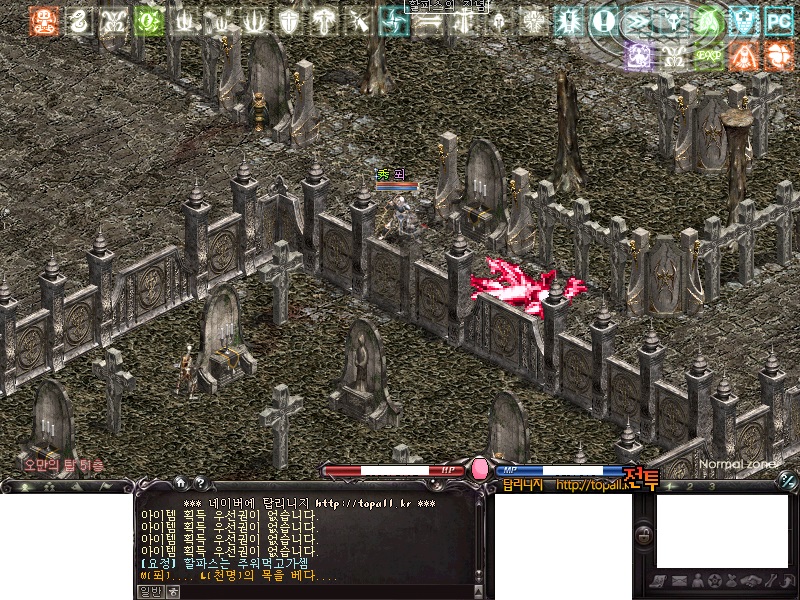Select hotbar page tab 2
Screen dimensions: 800x600
click(691, 487)
